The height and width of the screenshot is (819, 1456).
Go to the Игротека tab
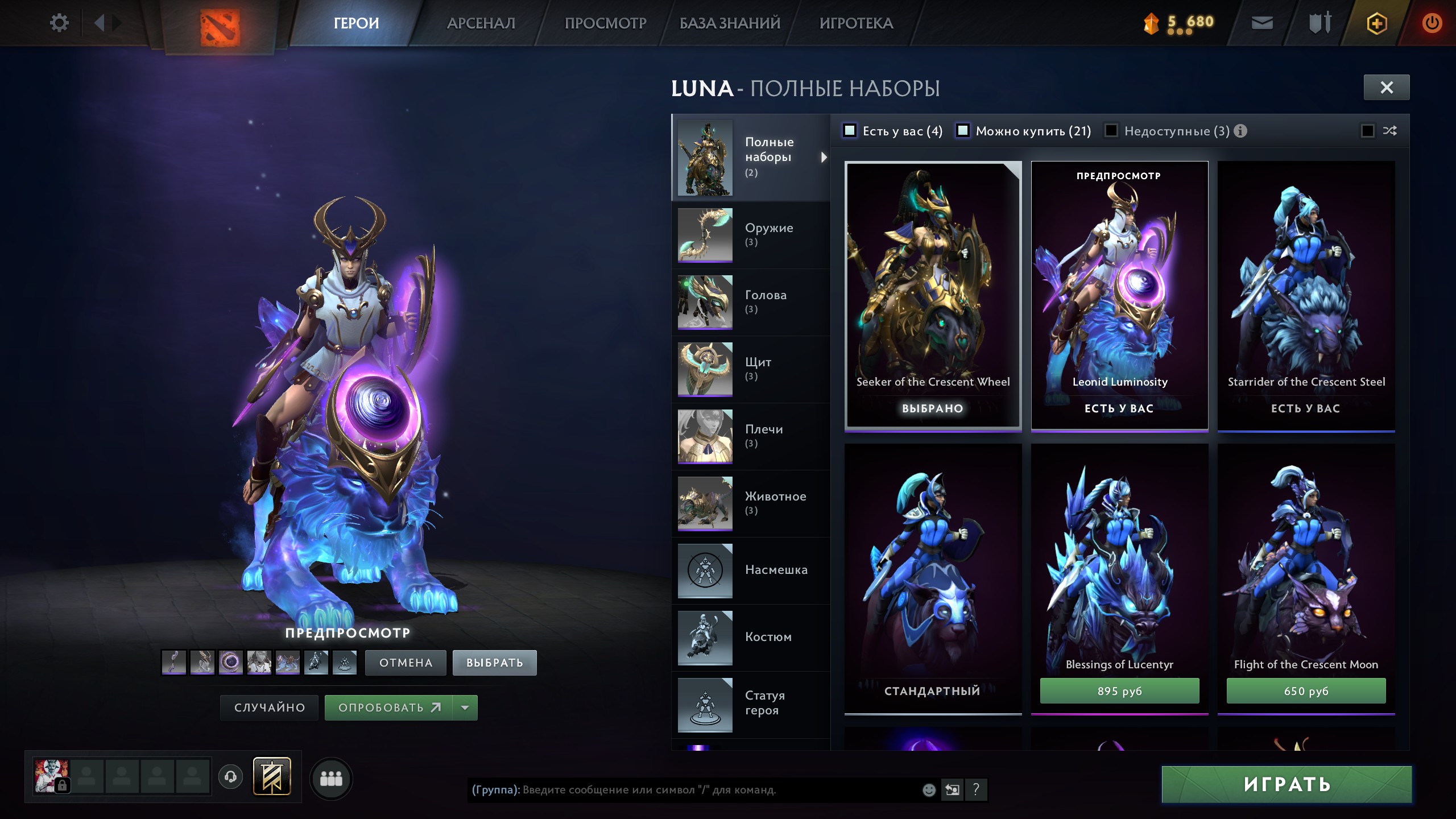856,23
